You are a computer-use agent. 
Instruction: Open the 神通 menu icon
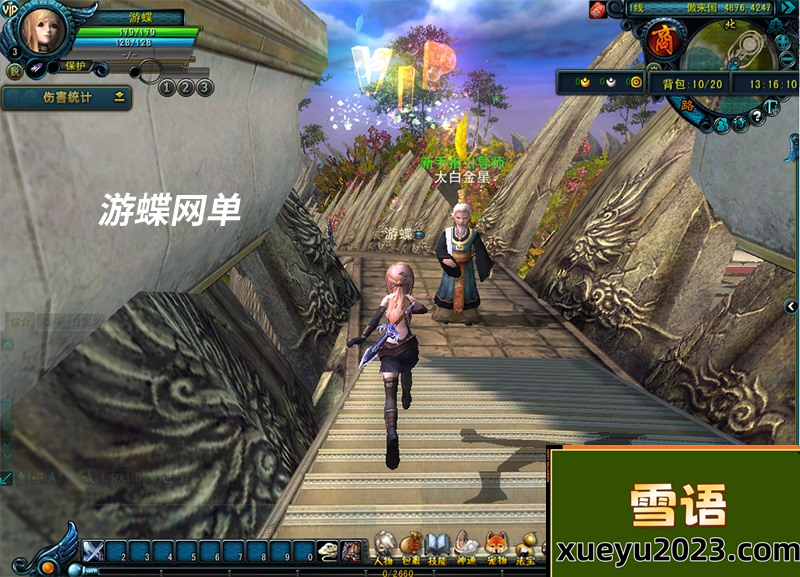(x=466, y=547)
